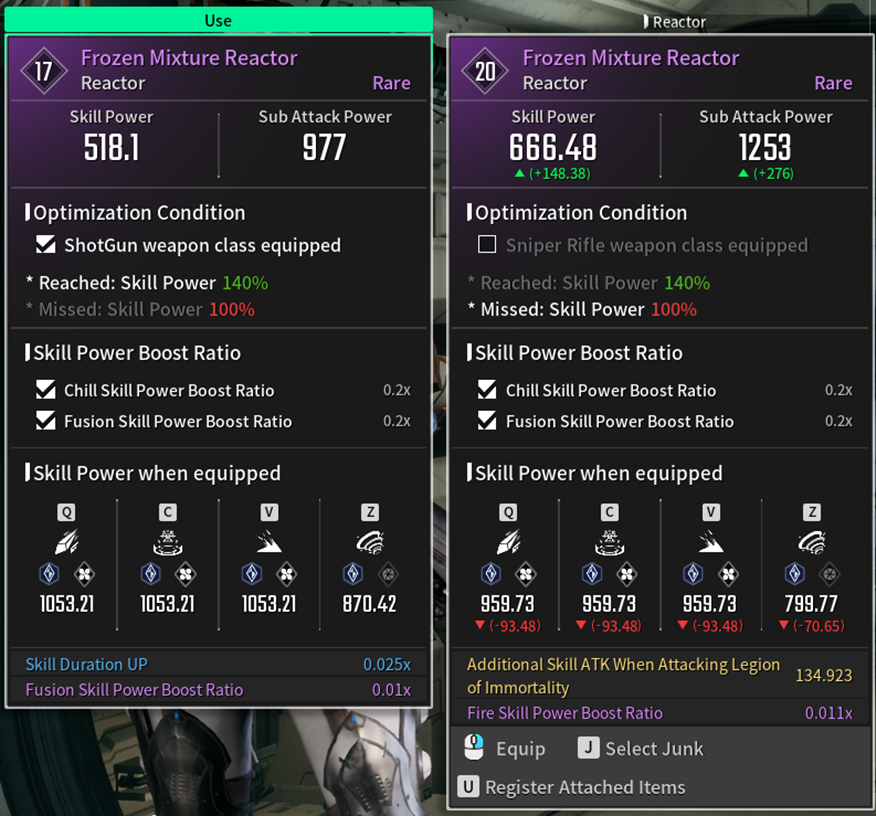Open Register Attached Items
Screen dimensions: 876x816
(573, 787)
